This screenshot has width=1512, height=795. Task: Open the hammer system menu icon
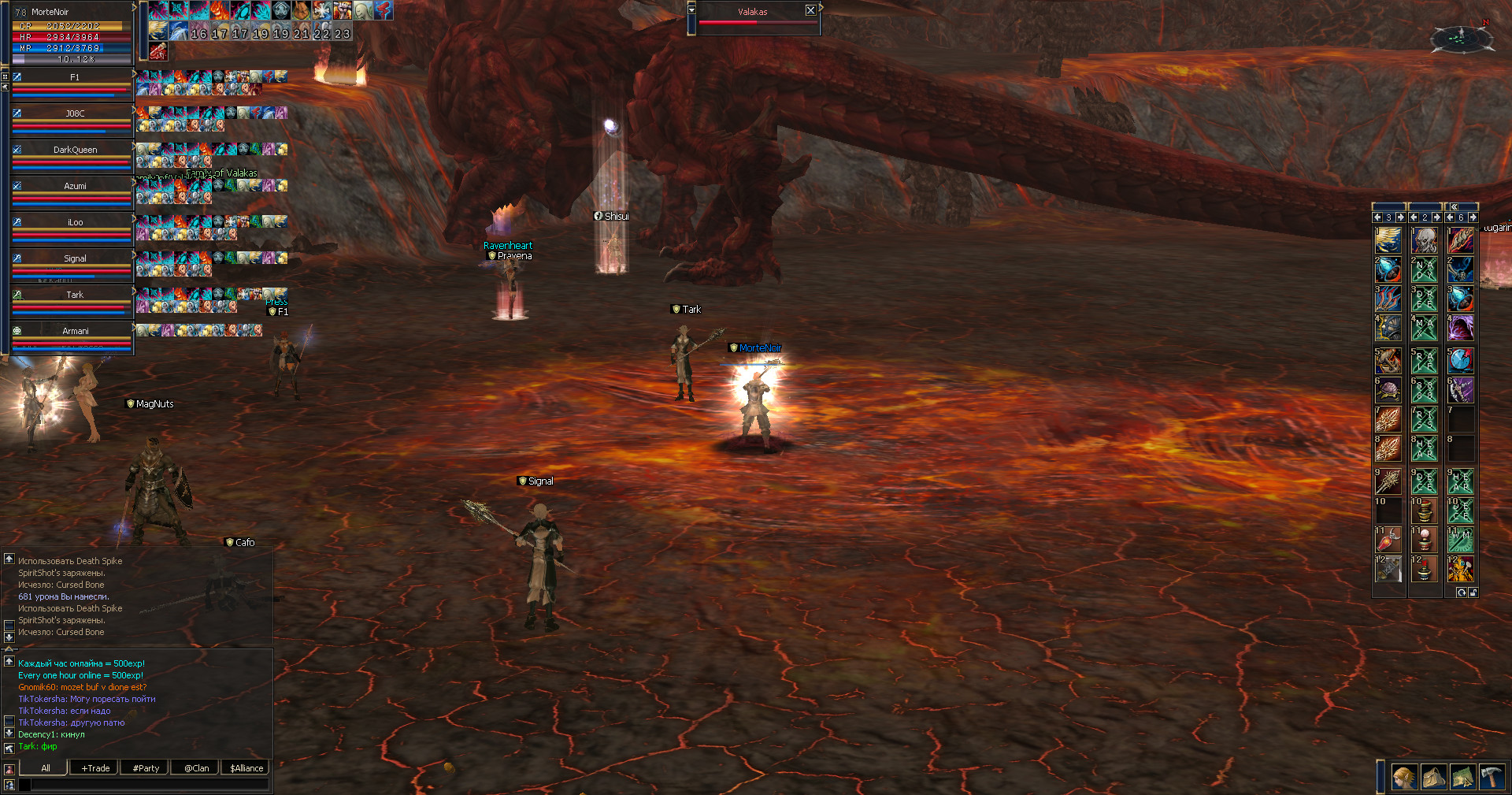pos(1492,777)
